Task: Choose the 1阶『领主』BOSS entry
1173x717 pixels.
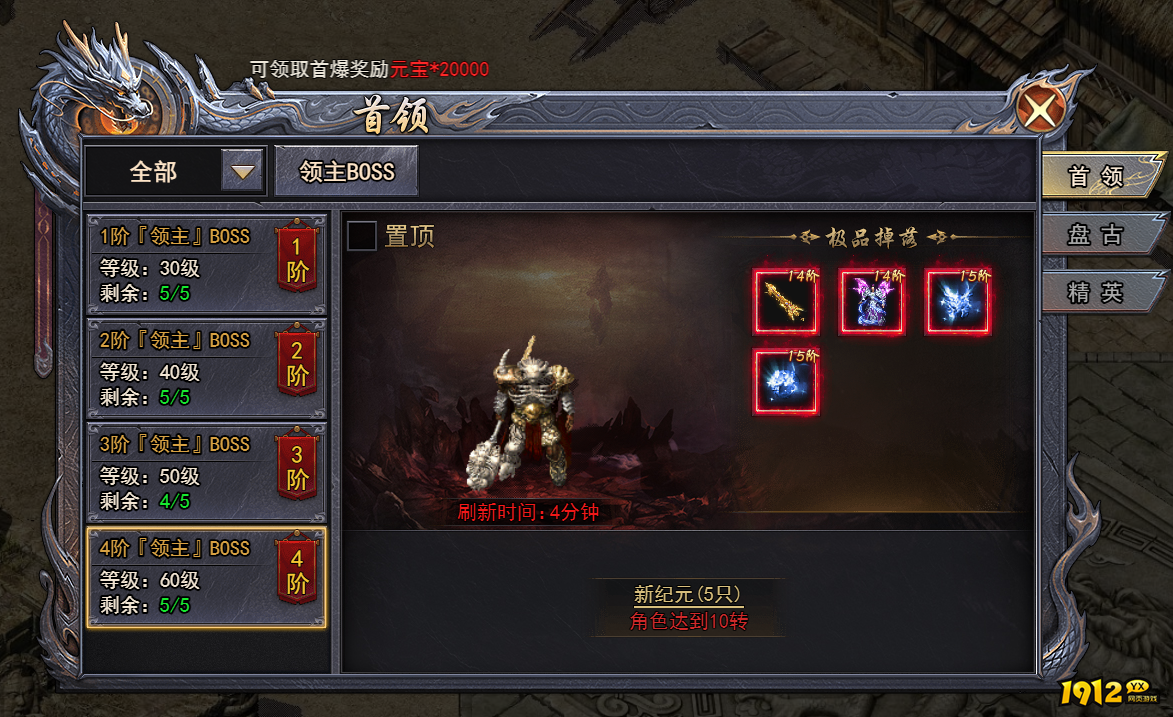Action: [x=207, y=265]
